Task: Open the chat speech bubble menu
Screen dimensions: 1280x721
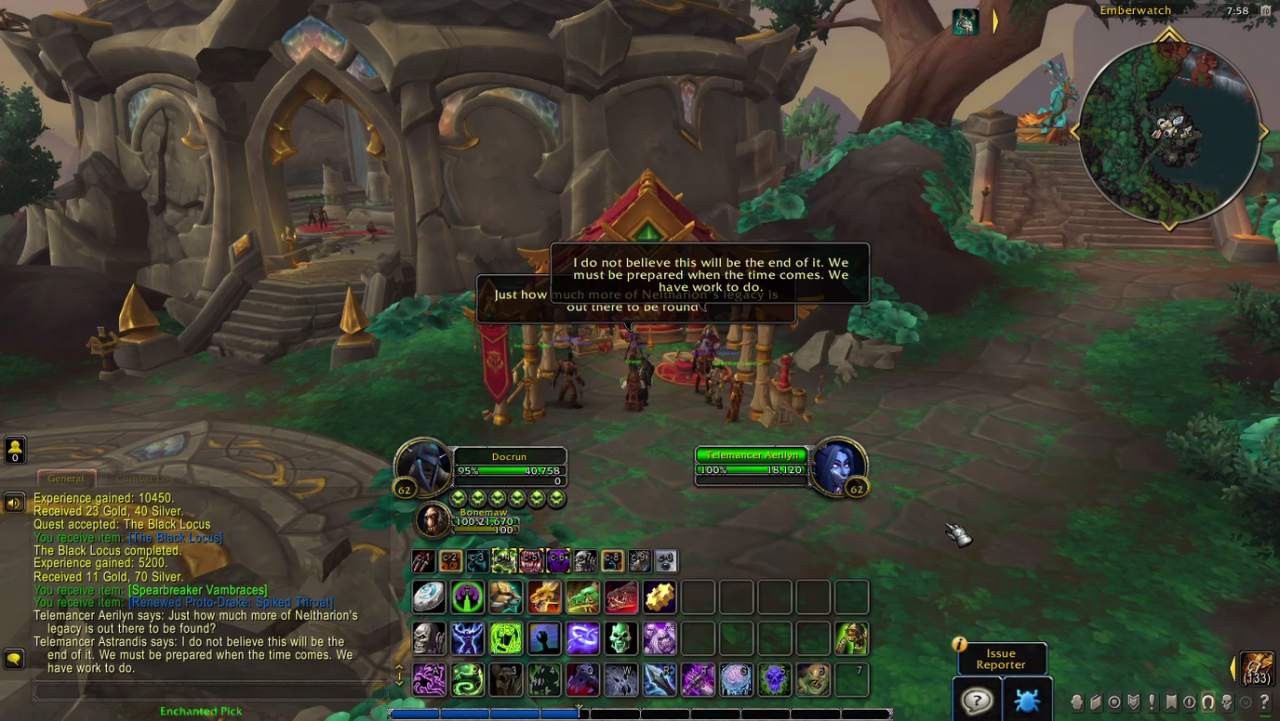Action: 14,658
